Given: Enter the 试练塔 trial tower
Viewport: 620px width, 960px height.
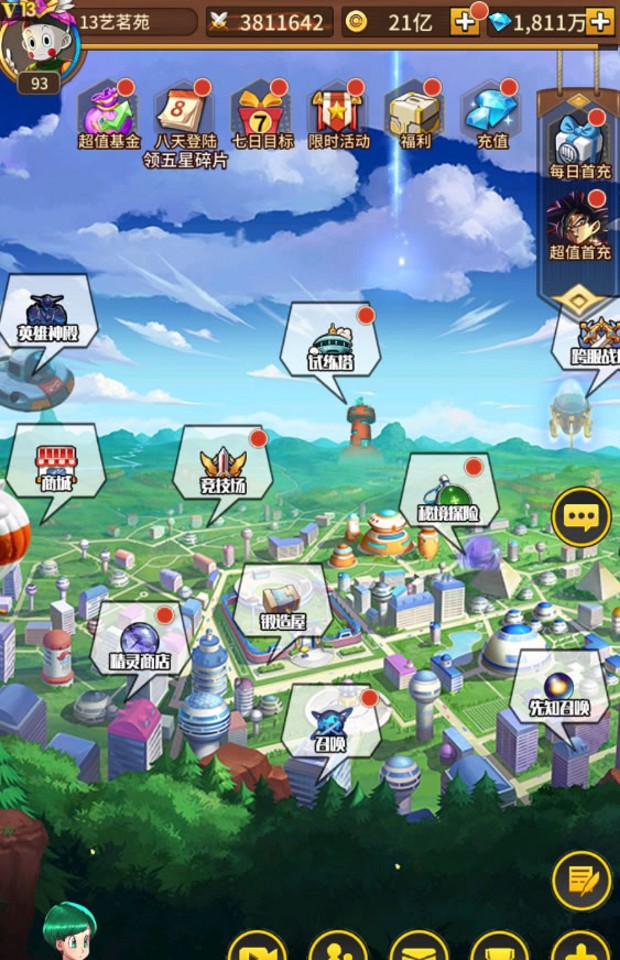Looking at the screenshot, I should click(330, 347).
